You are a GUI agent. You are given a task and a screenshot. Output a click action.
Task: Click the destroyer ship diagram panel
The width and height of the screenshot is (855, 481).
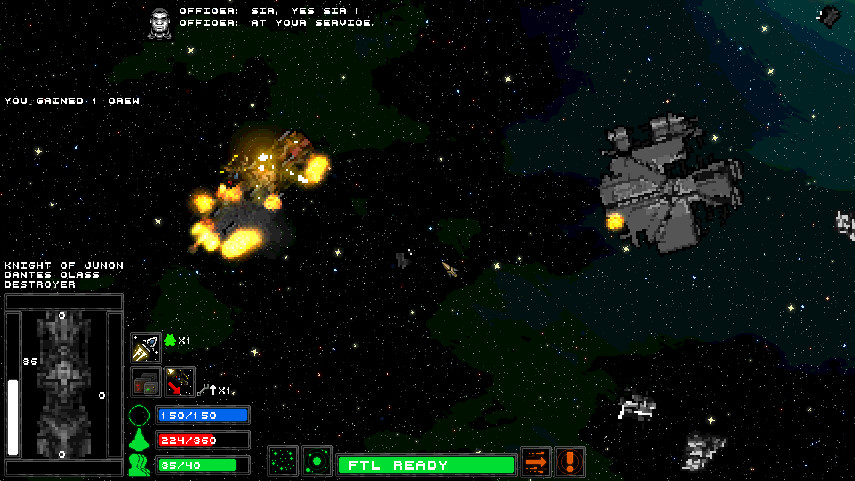pyautogui.click(x=63, y=385)
